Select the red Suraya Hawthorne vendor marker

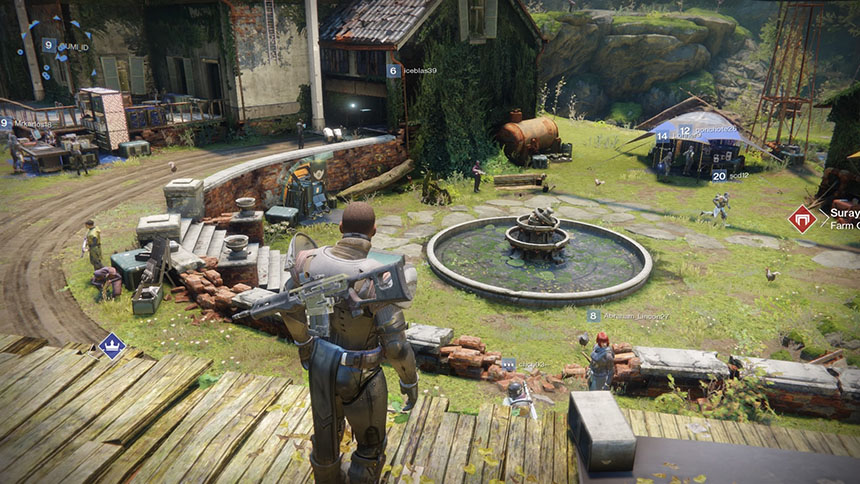tap(802, 219)
